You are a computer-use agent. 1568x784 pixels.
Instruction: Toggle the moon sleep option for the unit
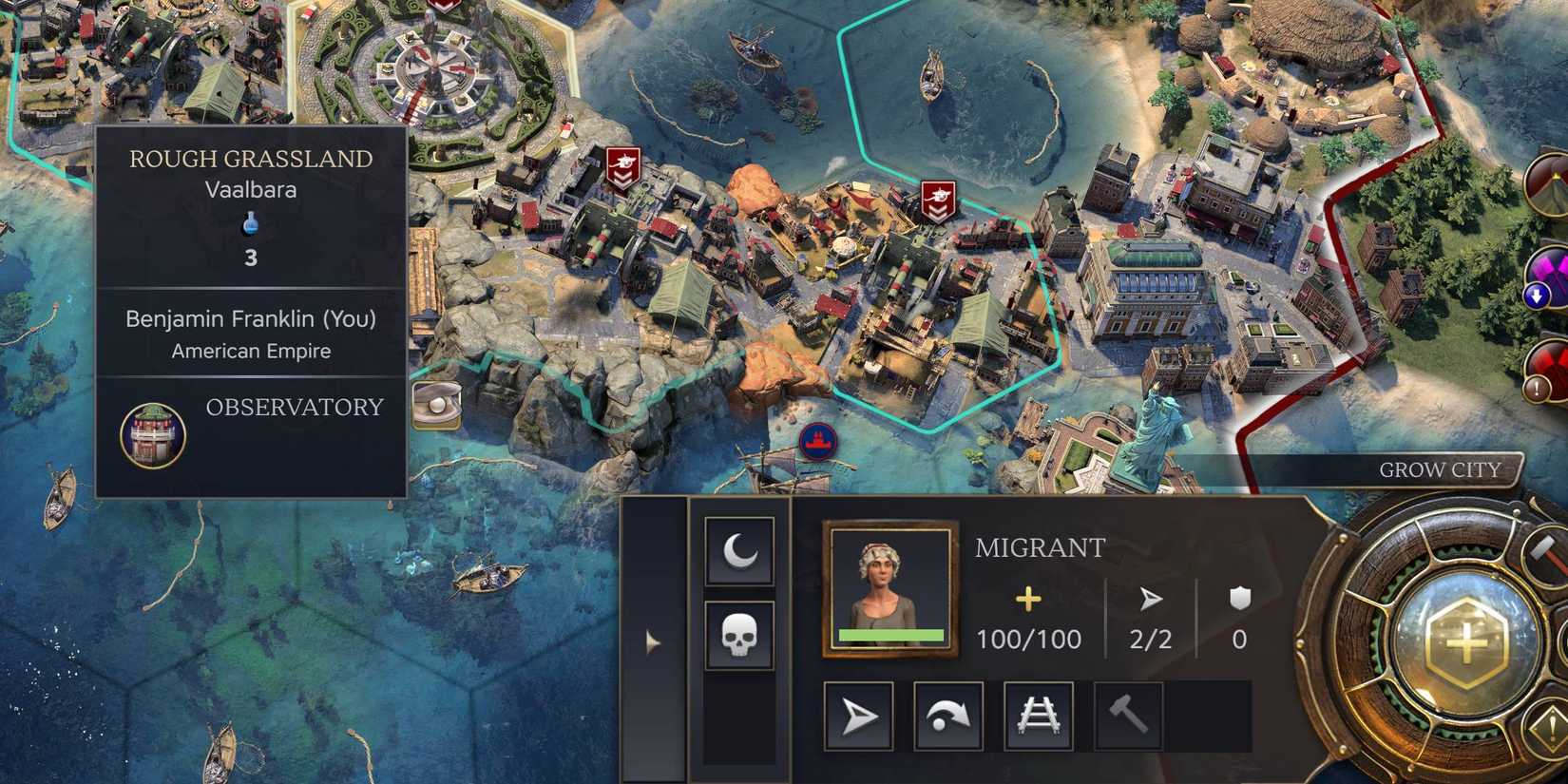[x=741, y=551]
